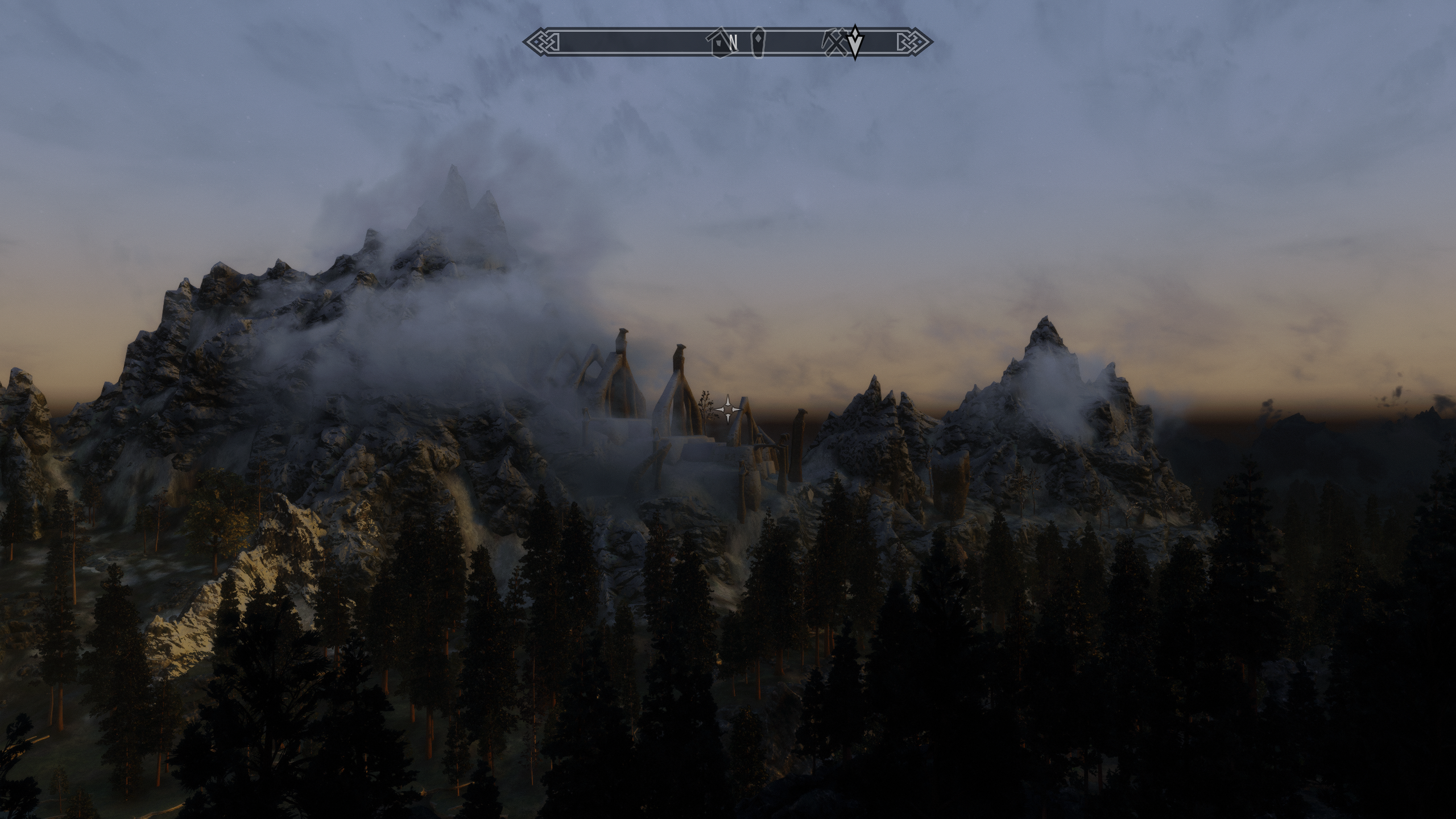This screenshot has height=819, width=1456.
Task: Select the coffin-shaped location marker on compass
Action: [758, 42]
